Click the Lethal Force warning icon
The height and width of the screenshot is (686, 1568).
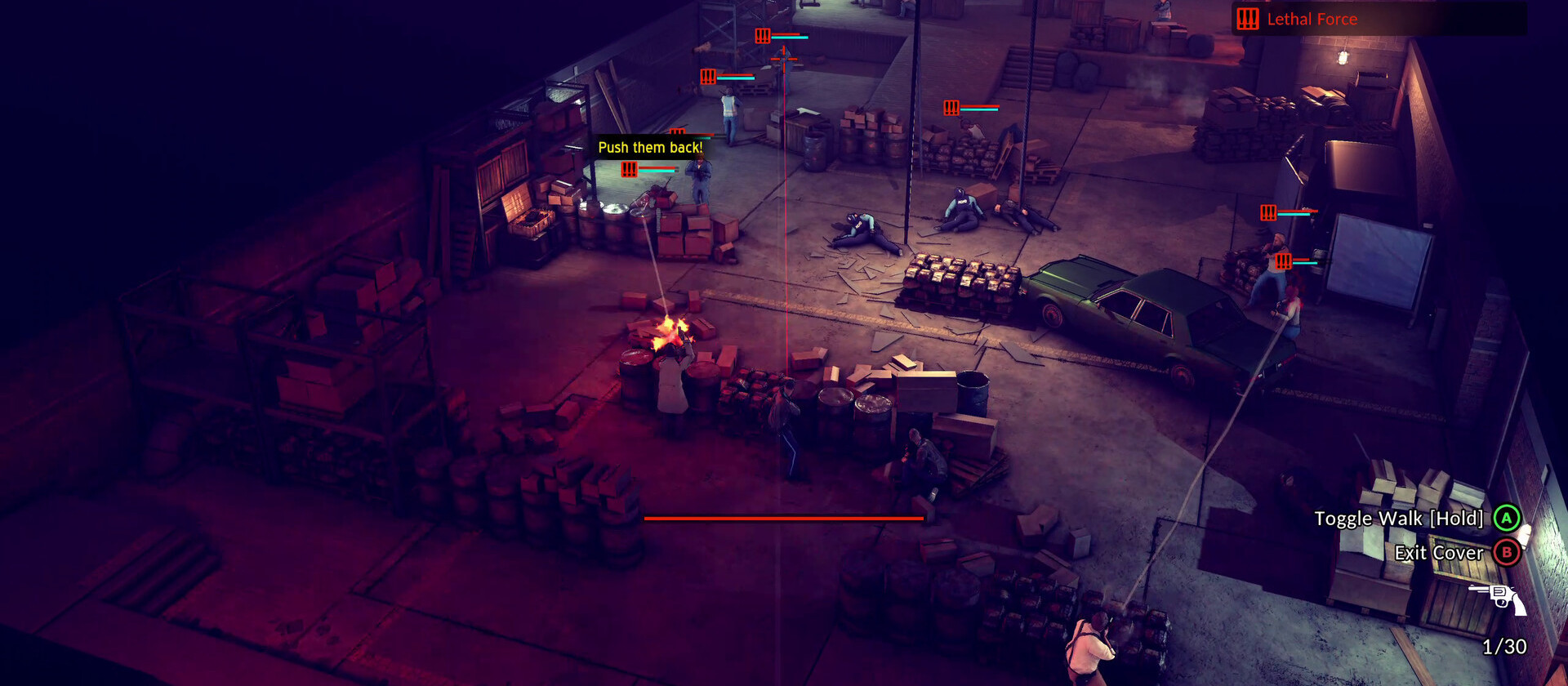click(x=1248, y=19)
